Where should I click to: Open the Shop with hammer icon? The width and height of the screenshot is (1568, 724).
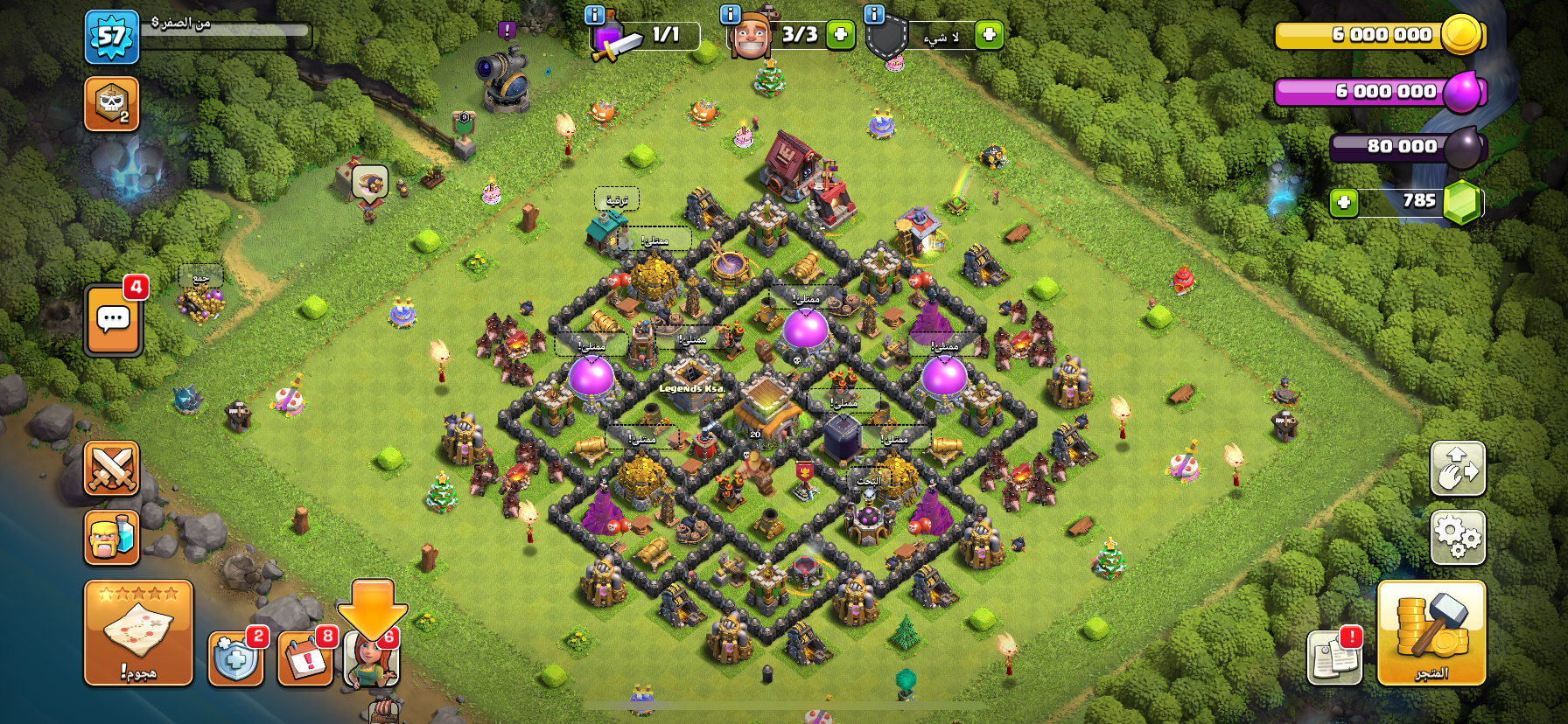1431,632
